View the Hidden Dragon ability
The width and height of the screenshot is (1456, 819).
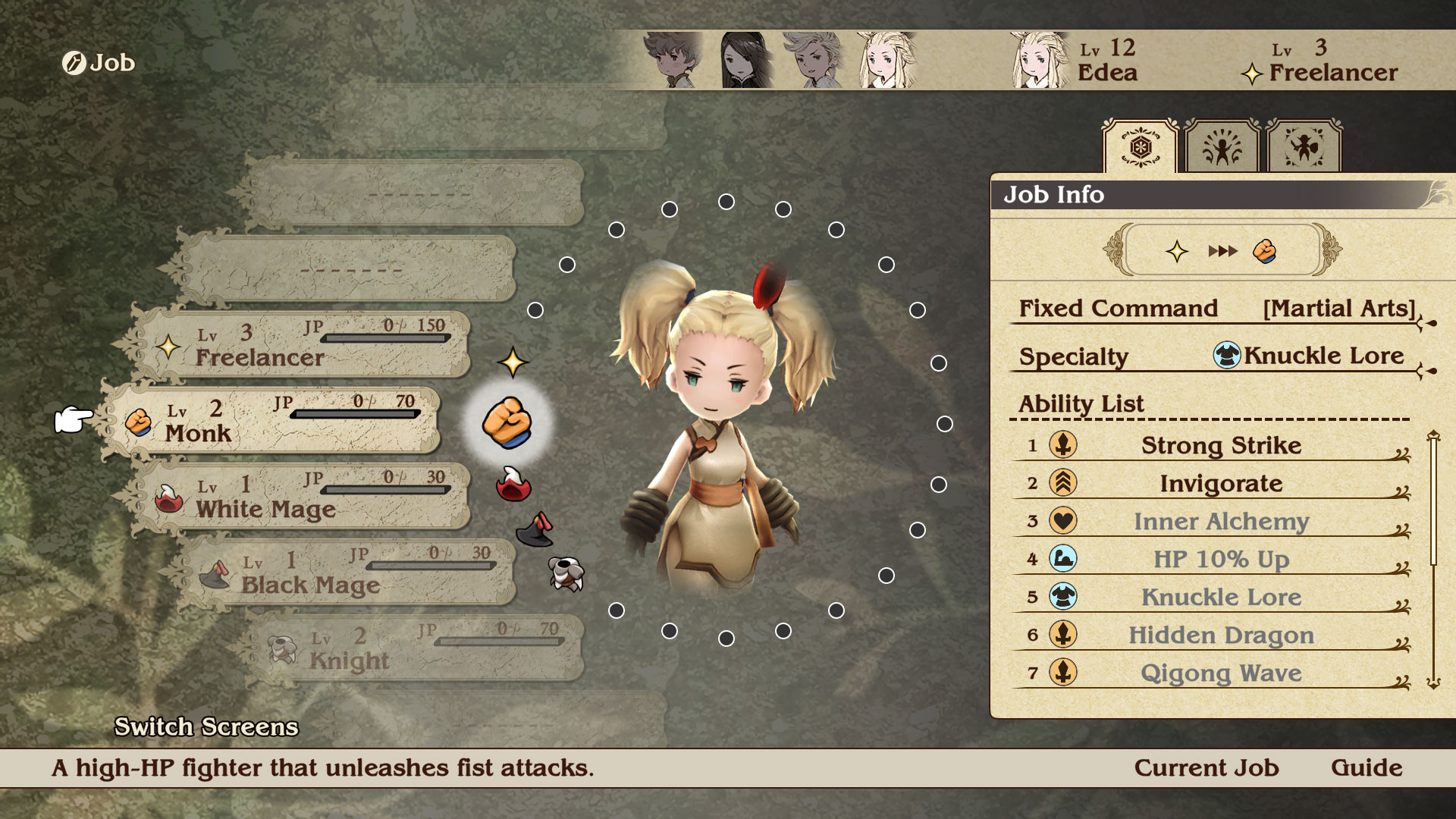(1220, 635)
